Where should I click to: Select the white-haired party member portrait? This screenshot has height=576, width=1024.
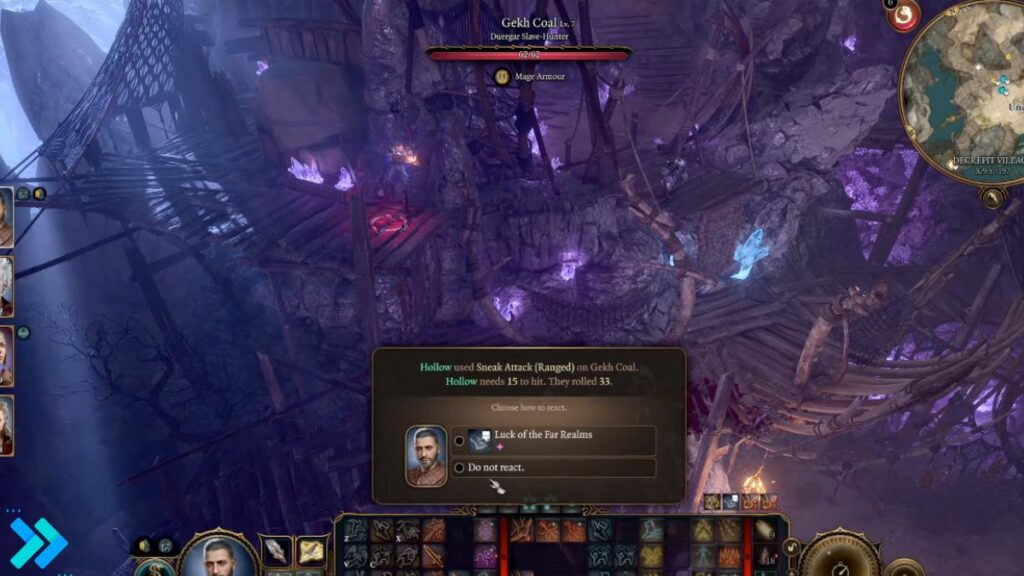tap(5, 286)
